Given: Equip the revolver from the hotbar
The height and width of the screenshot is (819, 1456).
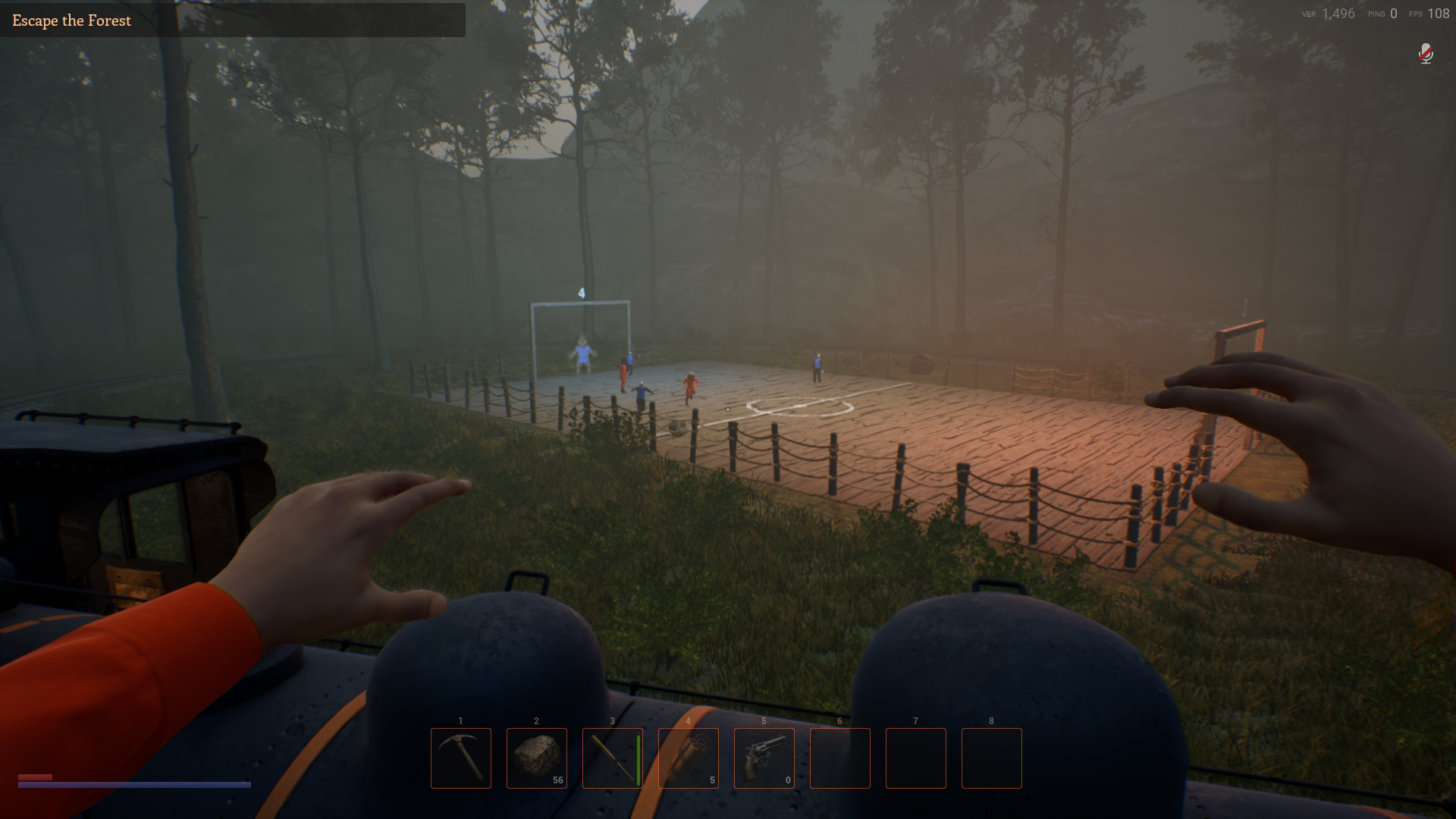Looking at the screenshot, I should (x=764, y=758).
